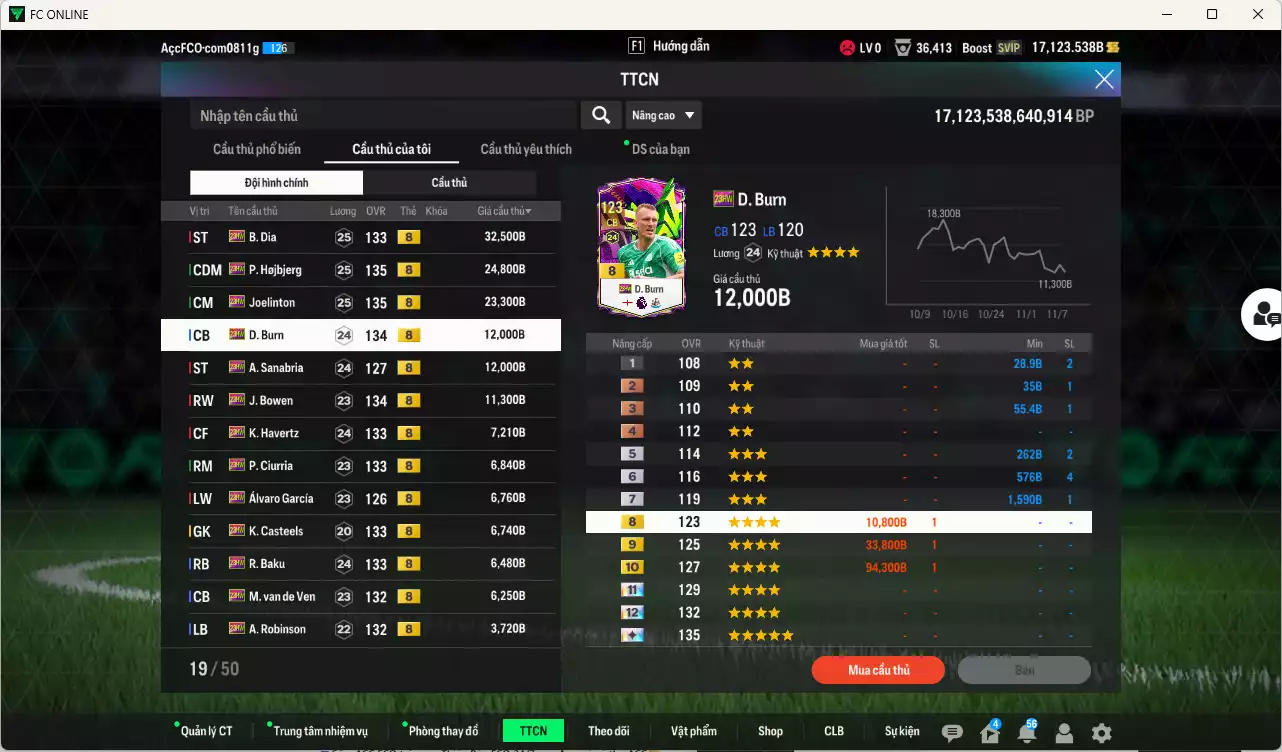This screenshot has width=1282, height=752.
Task: Click the Mua cầu thủ button
Action: click(x=878, y=670)
